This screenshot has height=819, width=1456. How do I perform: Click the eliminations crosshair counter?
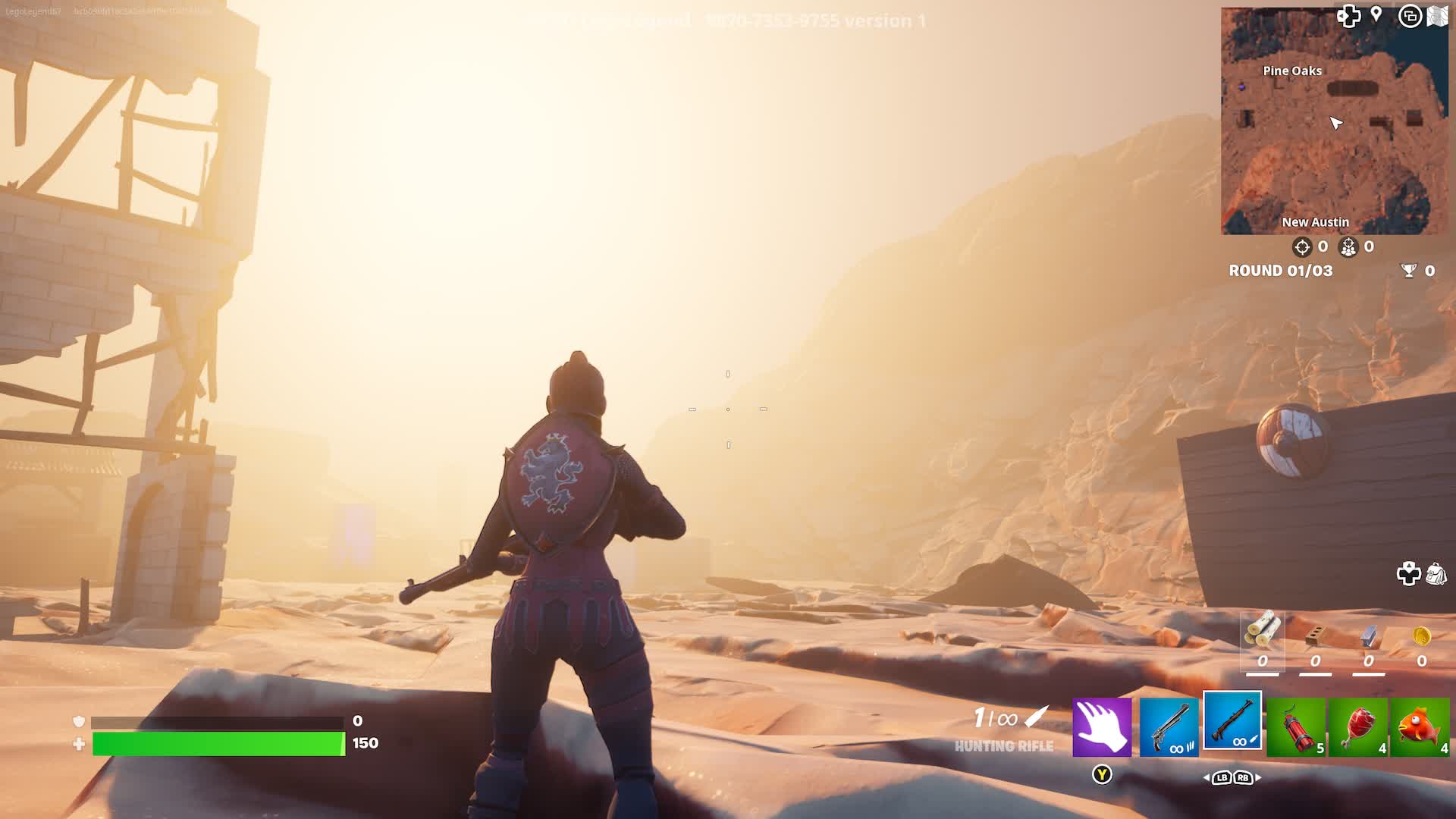click(x=1301, y=246)
